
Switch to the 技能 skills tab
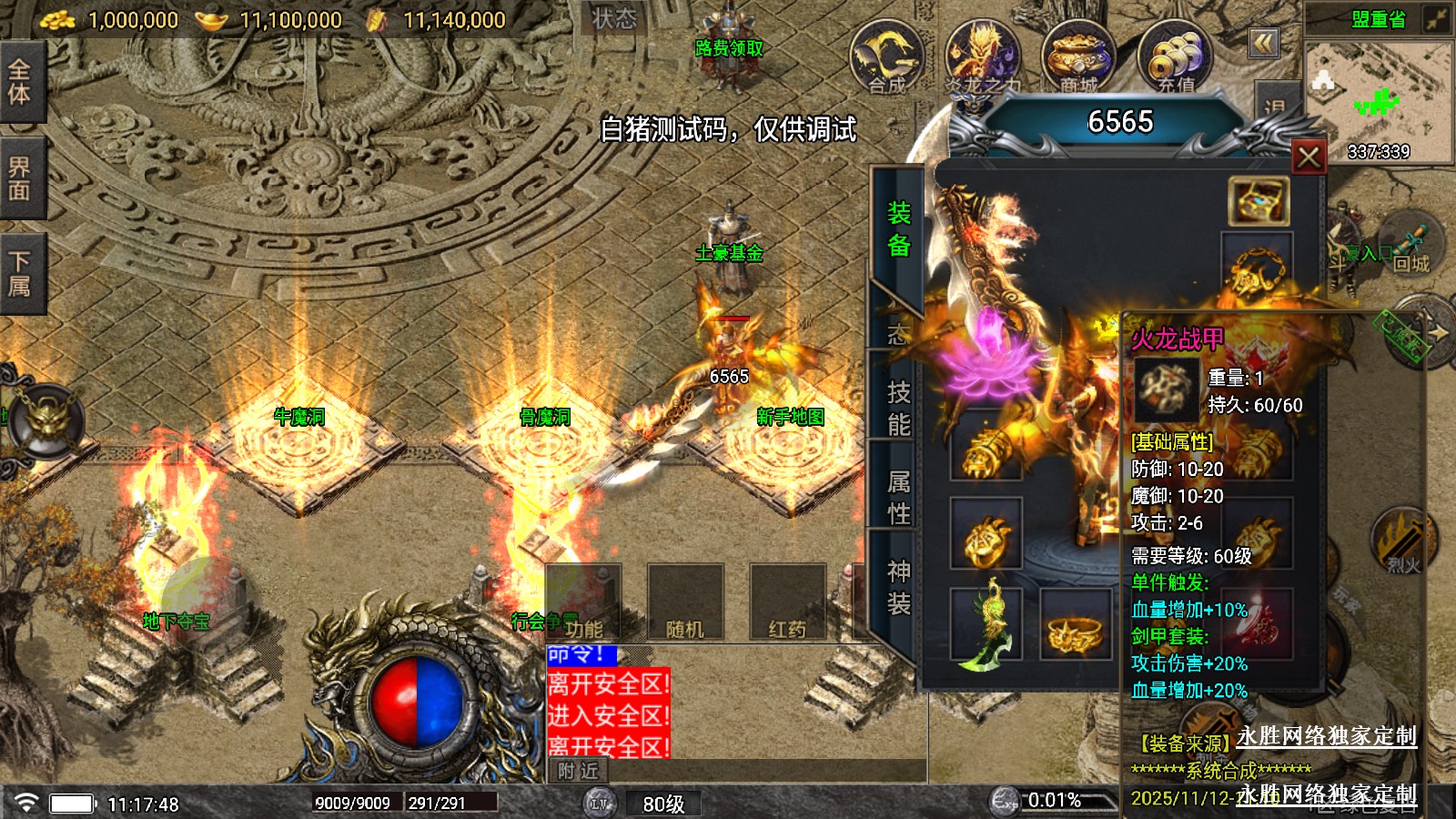898,409
